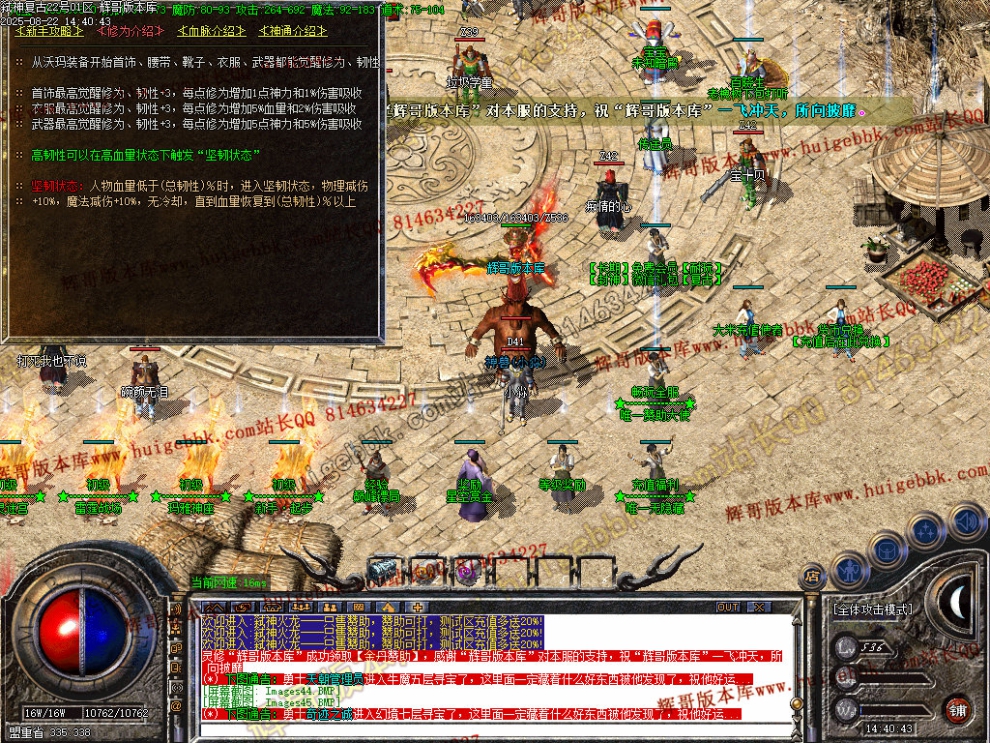Close the game with the X button
This screenshot has height=743, width=990.
759,606
